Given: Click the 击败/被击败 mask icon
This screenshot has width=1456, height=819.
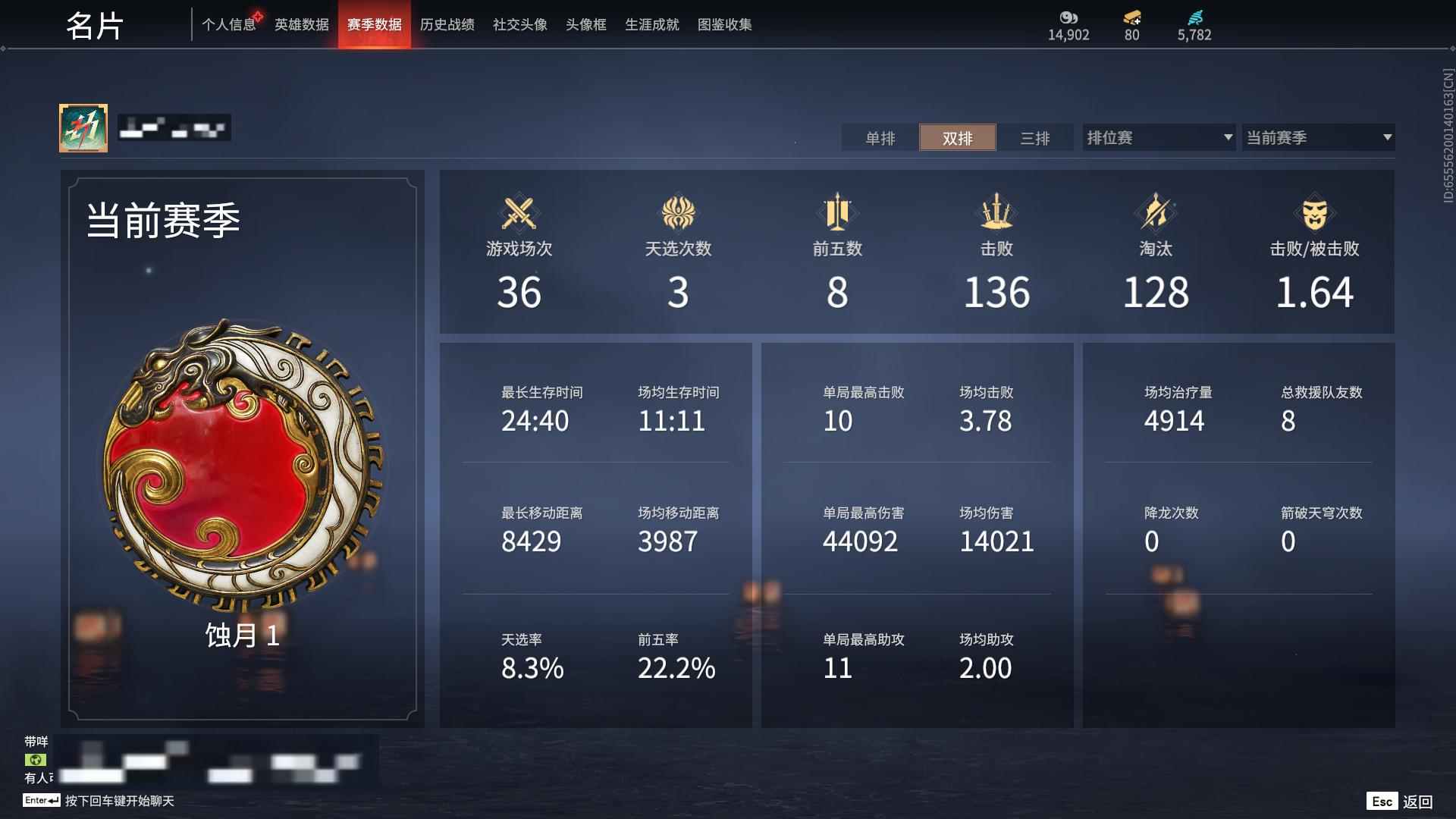Looking at the screenshot, I should [1316, 215].
